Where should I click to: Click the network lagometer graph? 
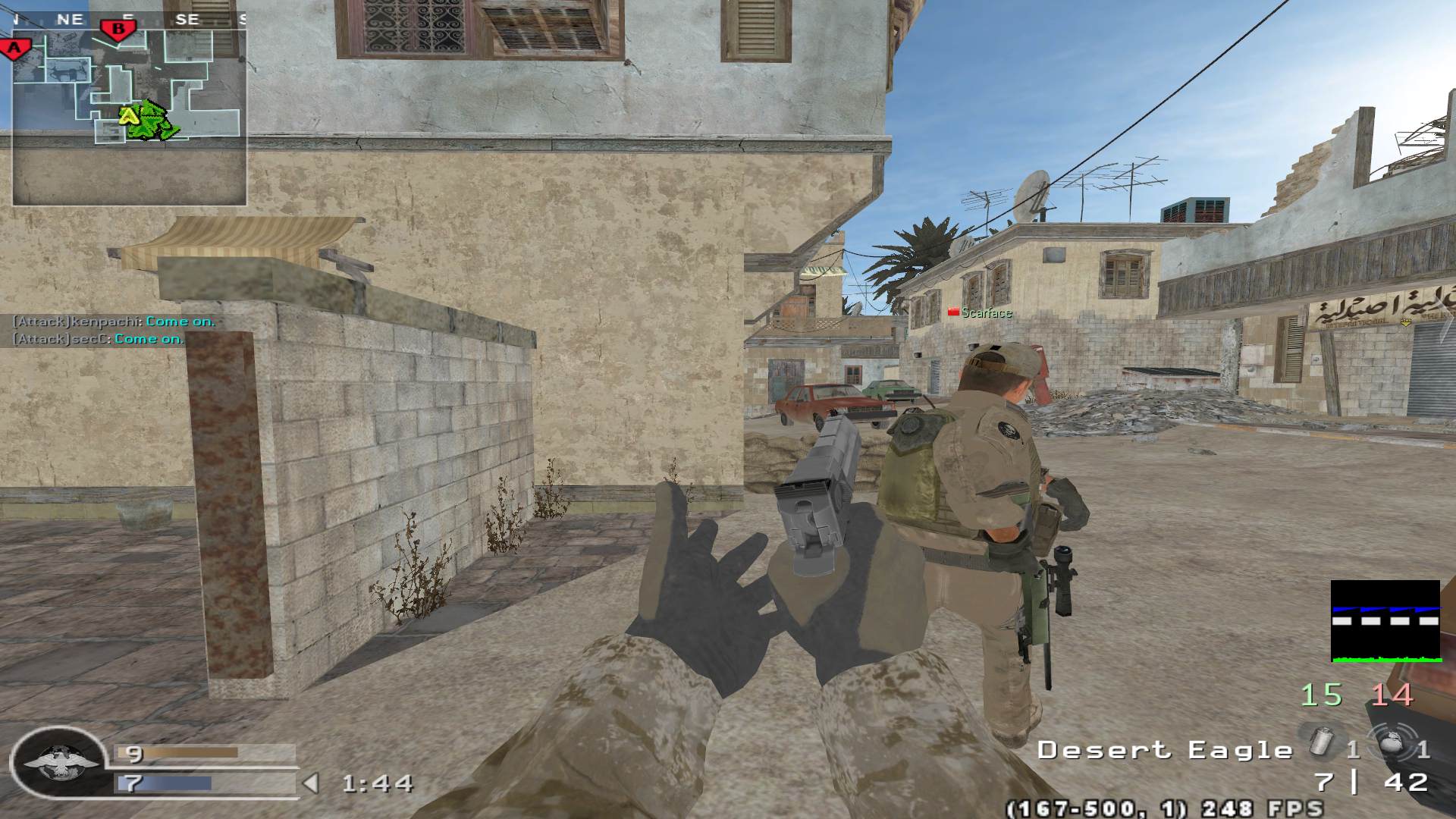(1385, 622)
